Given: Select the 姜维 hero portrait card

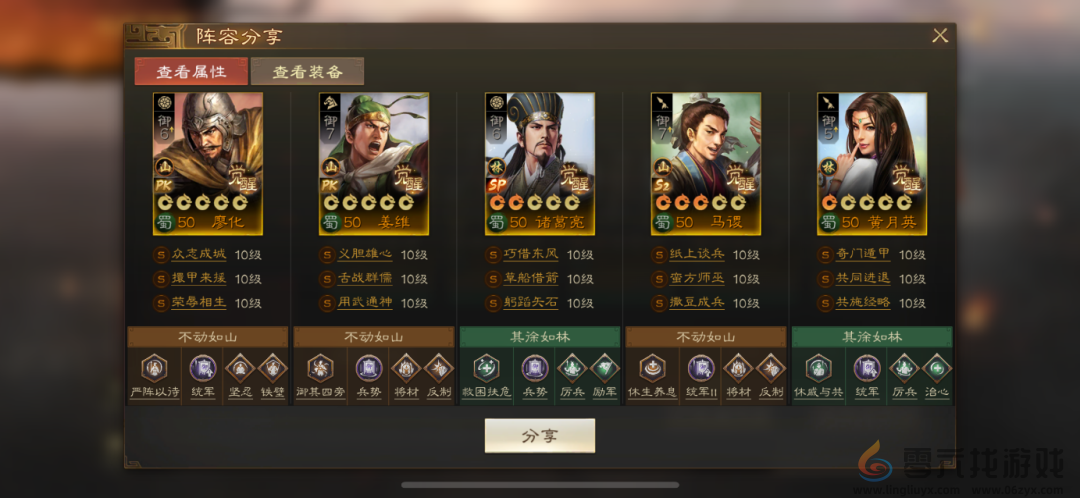Looking at the screenshot, I should (x=374, y=163).
